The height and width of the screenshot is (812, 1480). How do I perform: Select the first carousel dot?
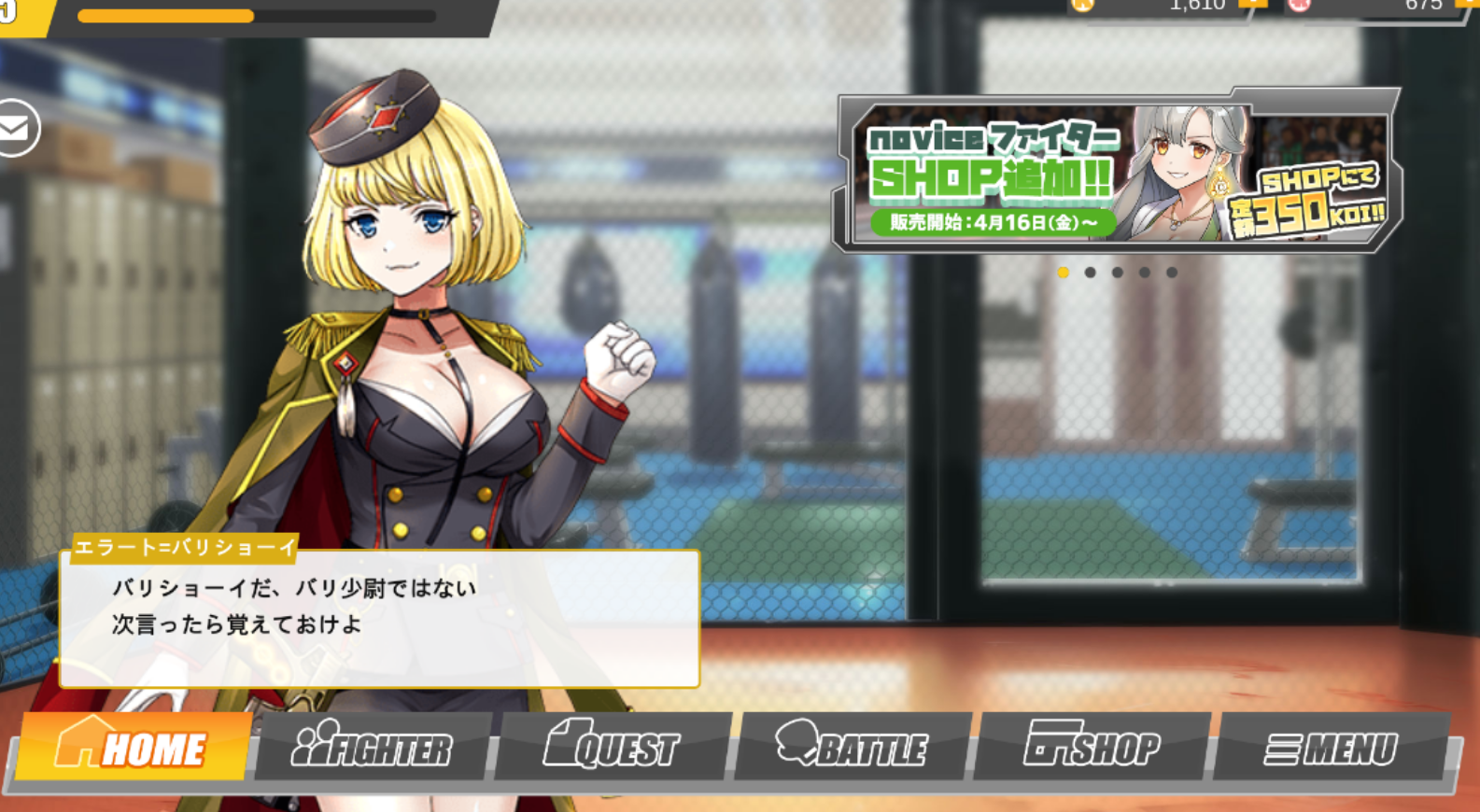pos(1064,273)
